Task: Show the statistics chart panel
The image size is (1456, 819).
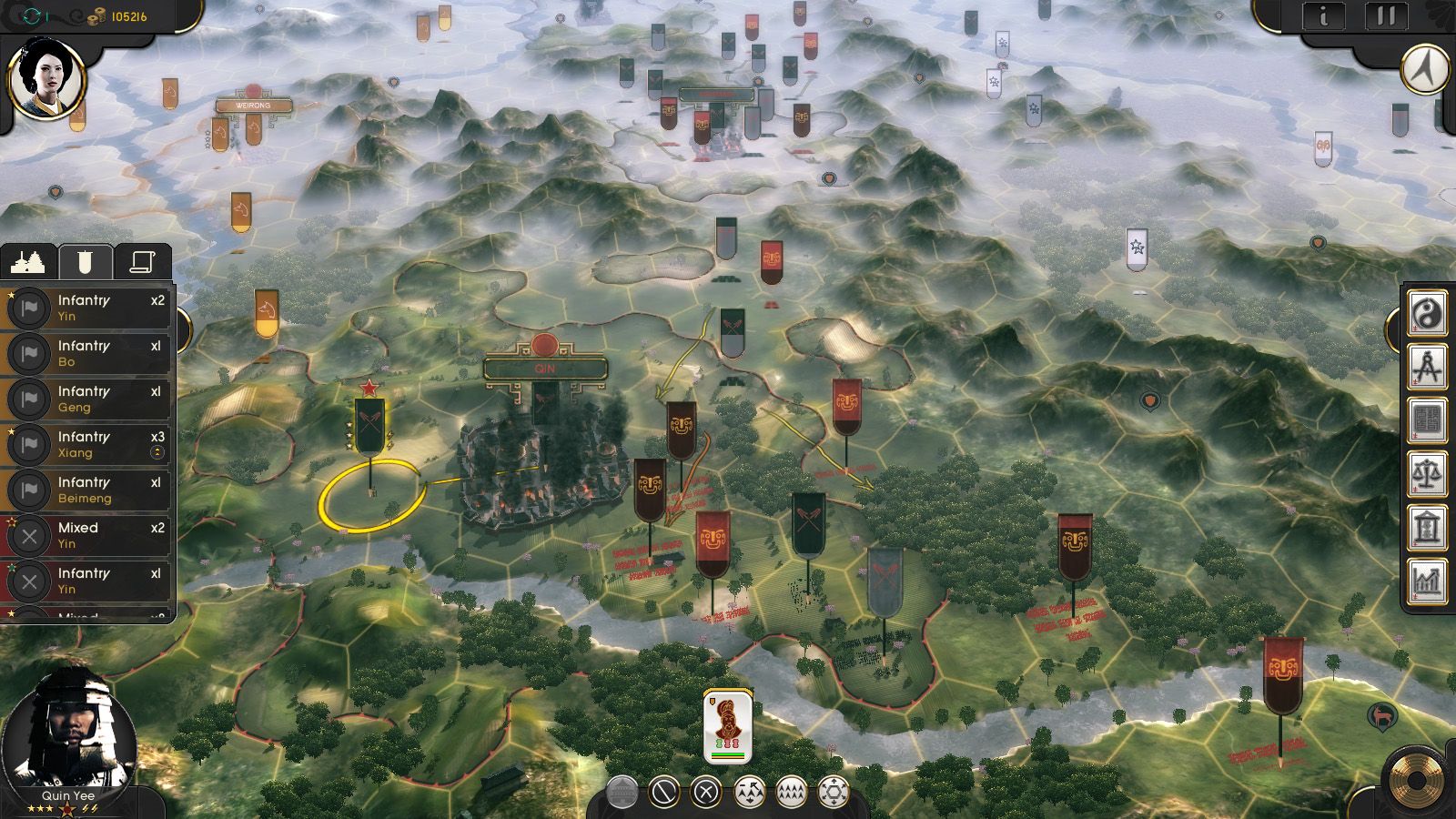Action: [1427, 581]
